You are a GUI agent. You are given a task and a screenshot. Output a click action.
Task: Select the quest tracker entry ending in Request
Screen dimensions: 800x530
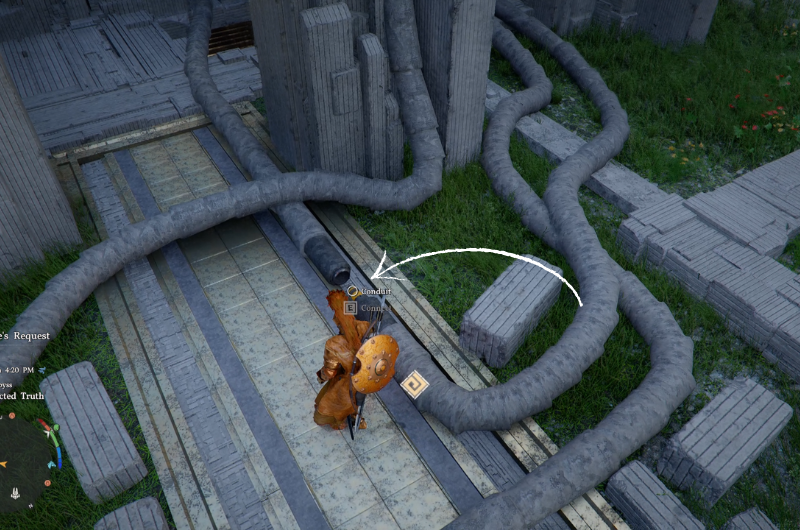(17, 337)
